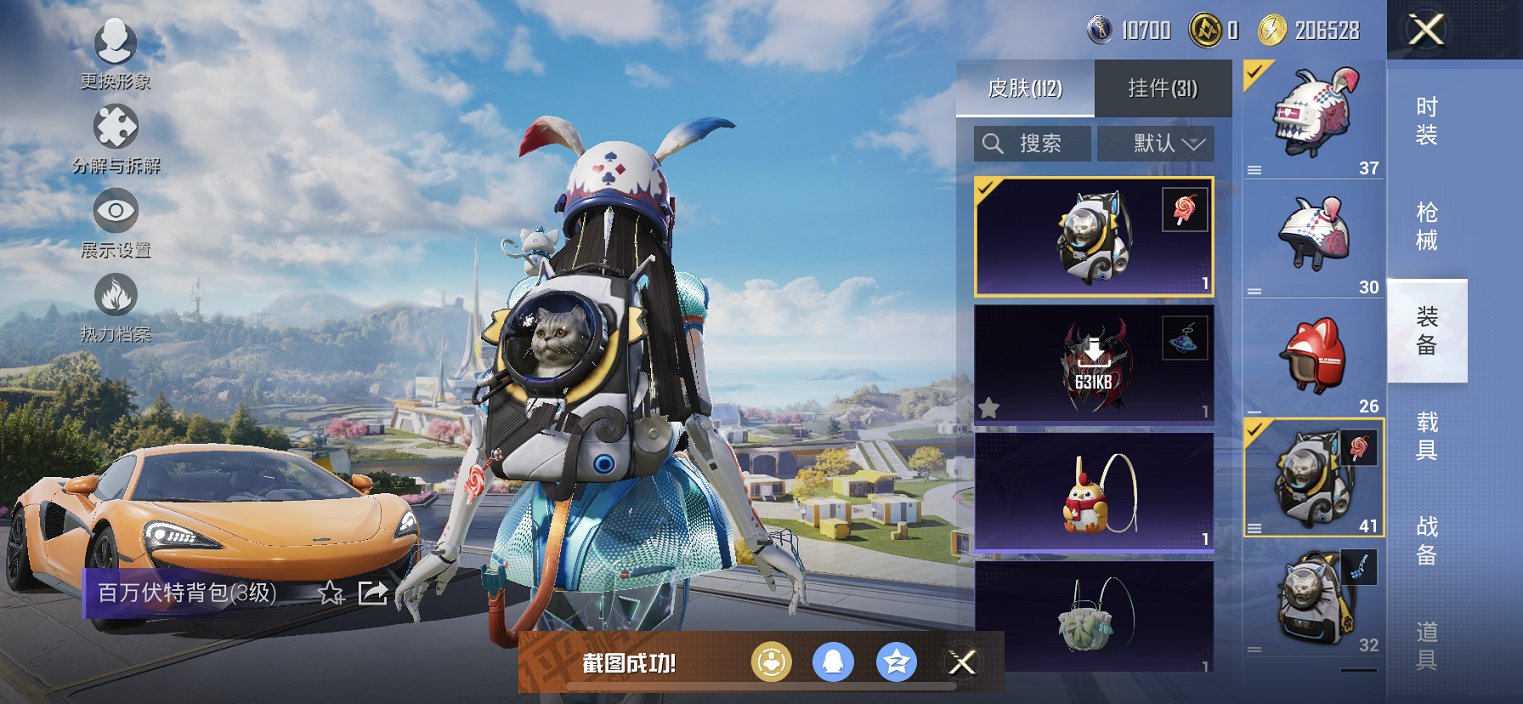The image size is (1523, 704).
Task: Dismiss the 截图成功 screenshot share bar
Action: pos(962,662)
